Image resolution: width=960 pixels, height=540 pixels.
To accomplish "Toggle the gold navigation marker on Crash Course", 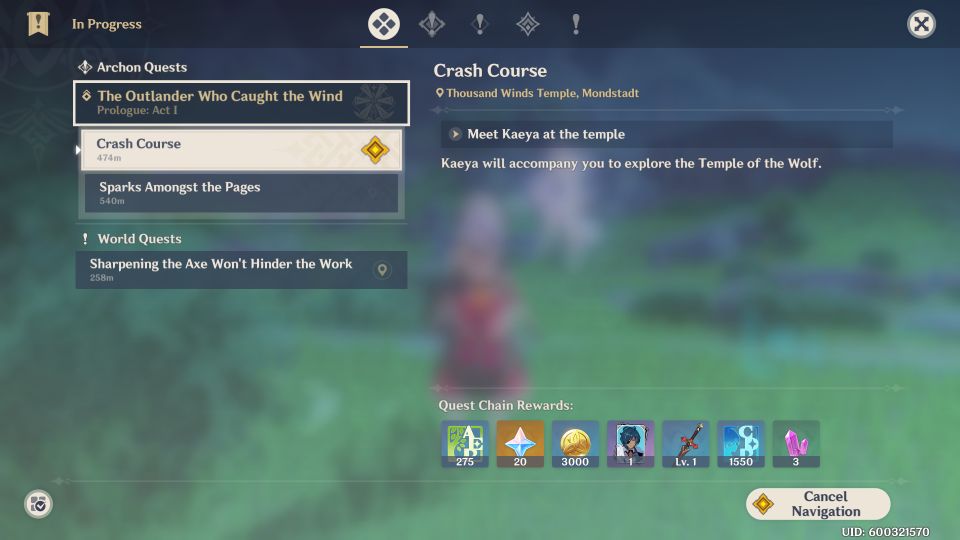I will (x=374, y=150).
